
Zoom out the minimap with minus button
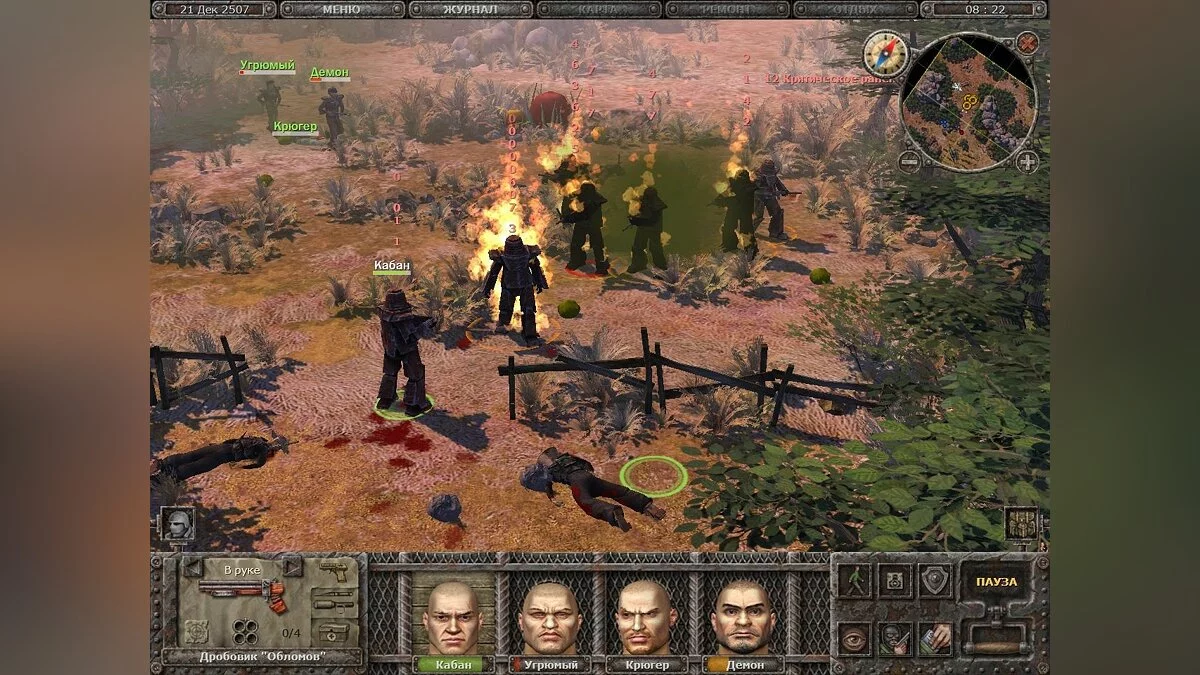pyautogui.click(x=908, y=161)
